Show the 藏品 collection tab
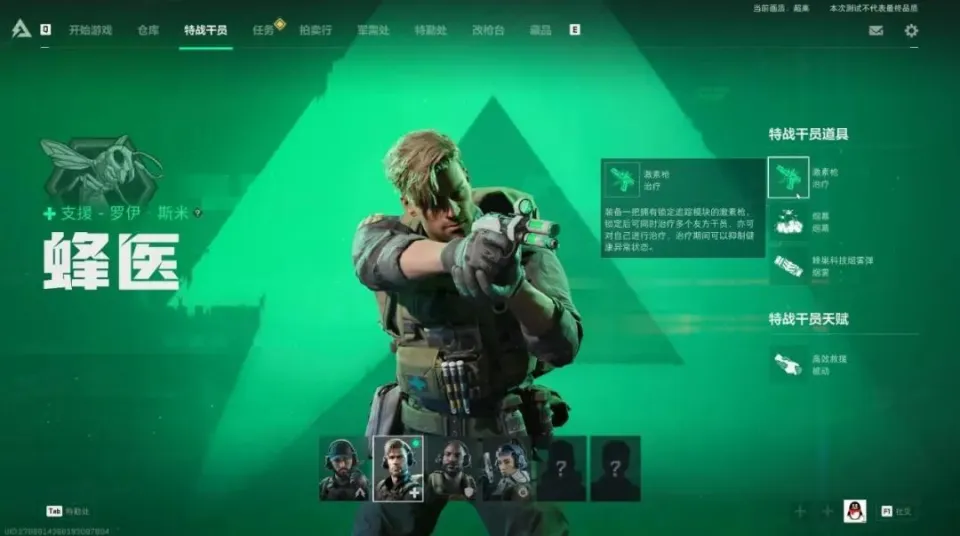The height and width of the screenshot is (536, 960). 540,30
